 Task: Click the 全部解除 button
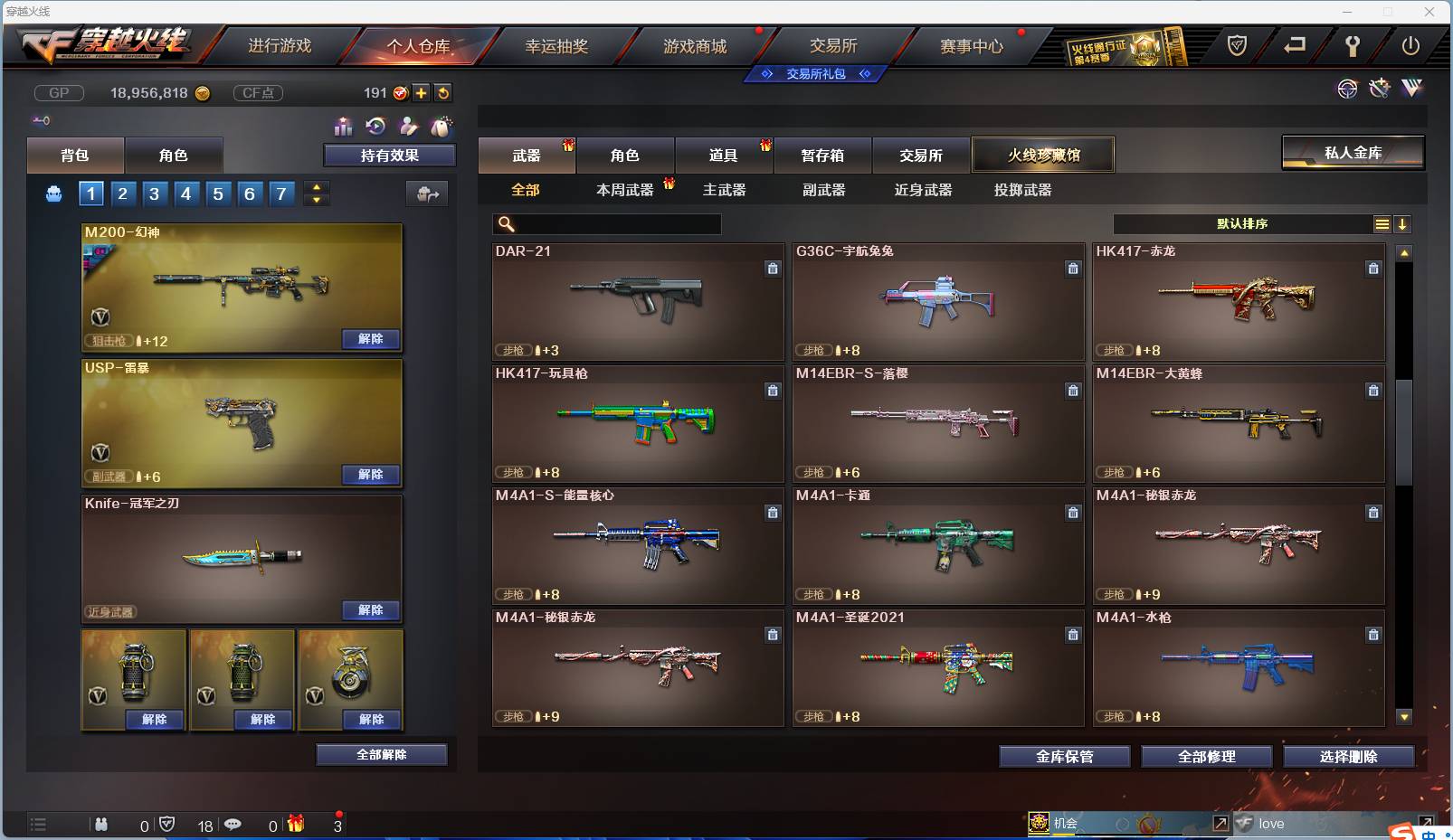(x=381, y=754)
